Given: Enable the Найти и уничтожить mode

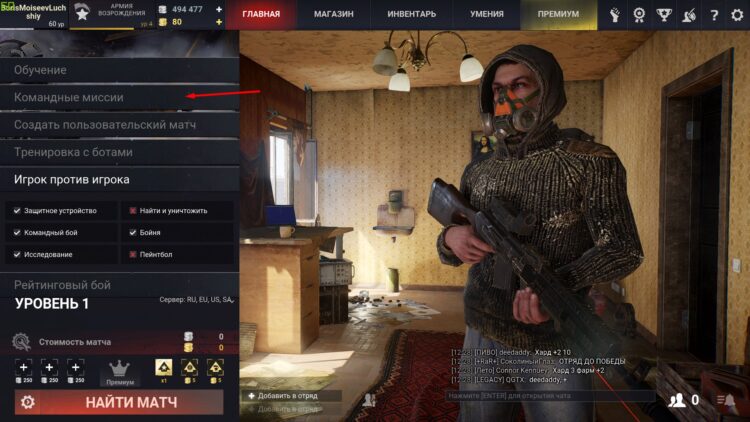Looking at the screenshot, I should pos(132,211).
